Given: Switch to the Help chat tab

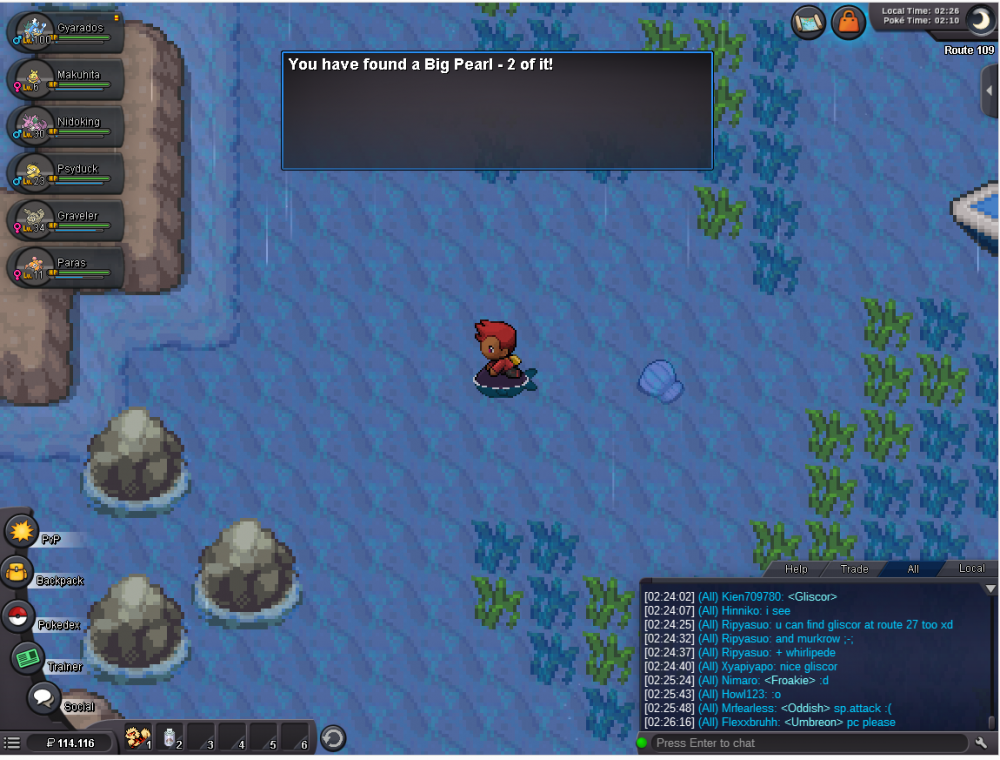Looking at the screenshot, I should [796, 569].
